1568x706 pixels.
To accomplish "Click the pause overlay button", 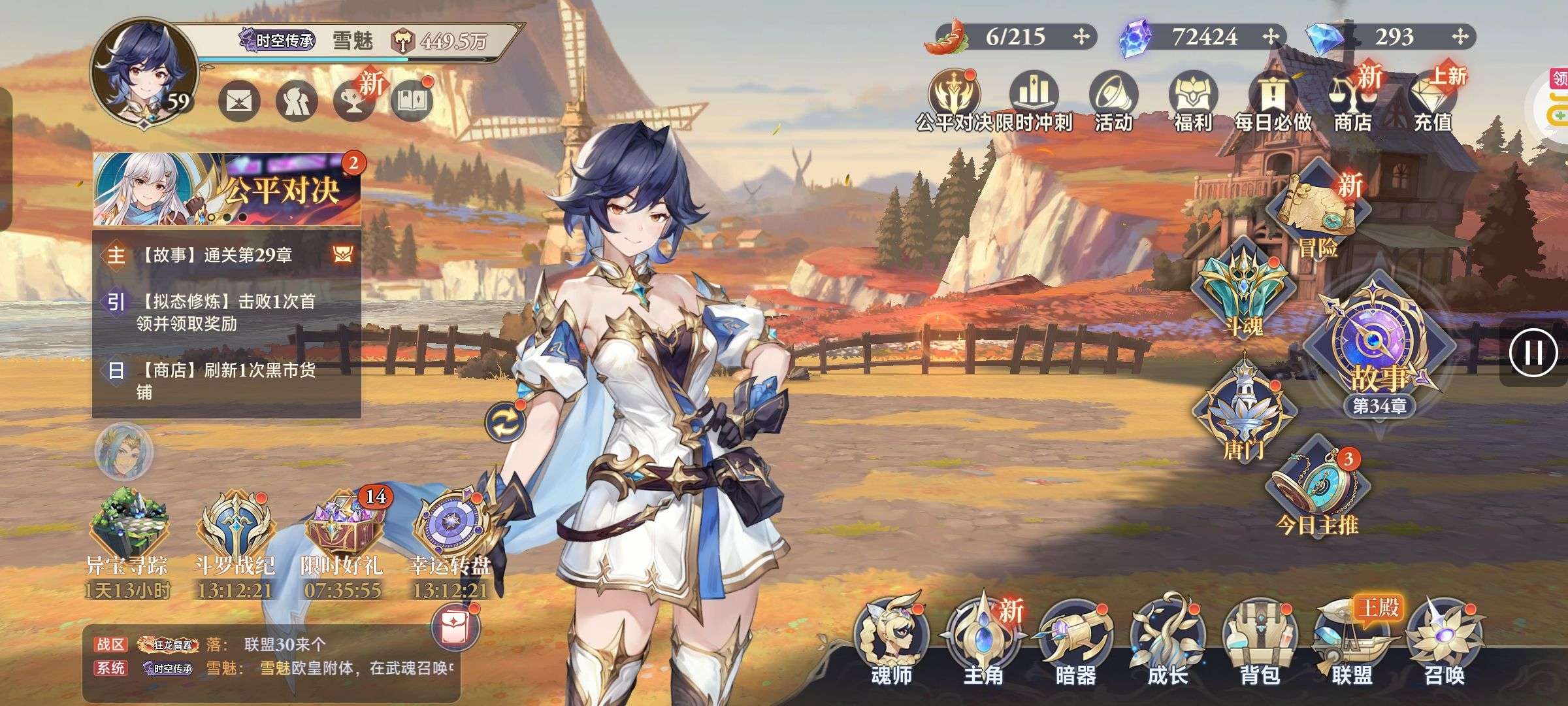I will [1533, 353].
